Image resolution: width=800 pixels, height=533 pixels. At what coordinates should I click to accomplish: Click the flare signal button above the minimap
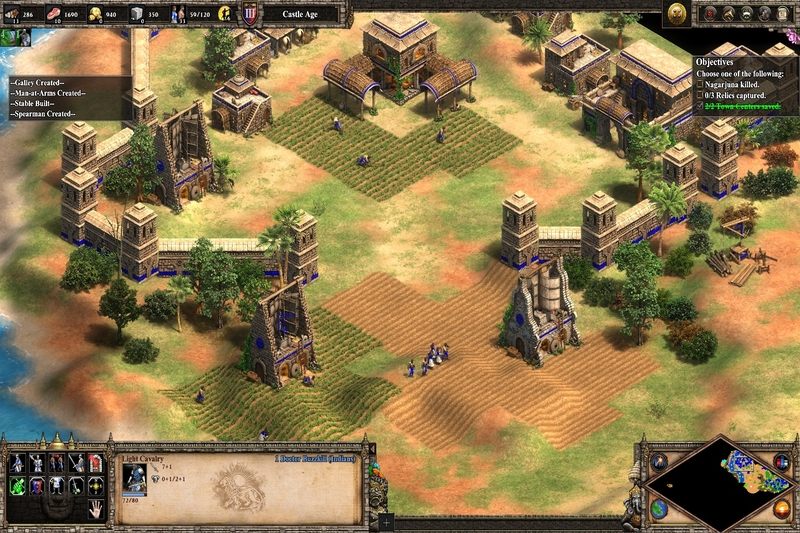[x=657, y=464]
